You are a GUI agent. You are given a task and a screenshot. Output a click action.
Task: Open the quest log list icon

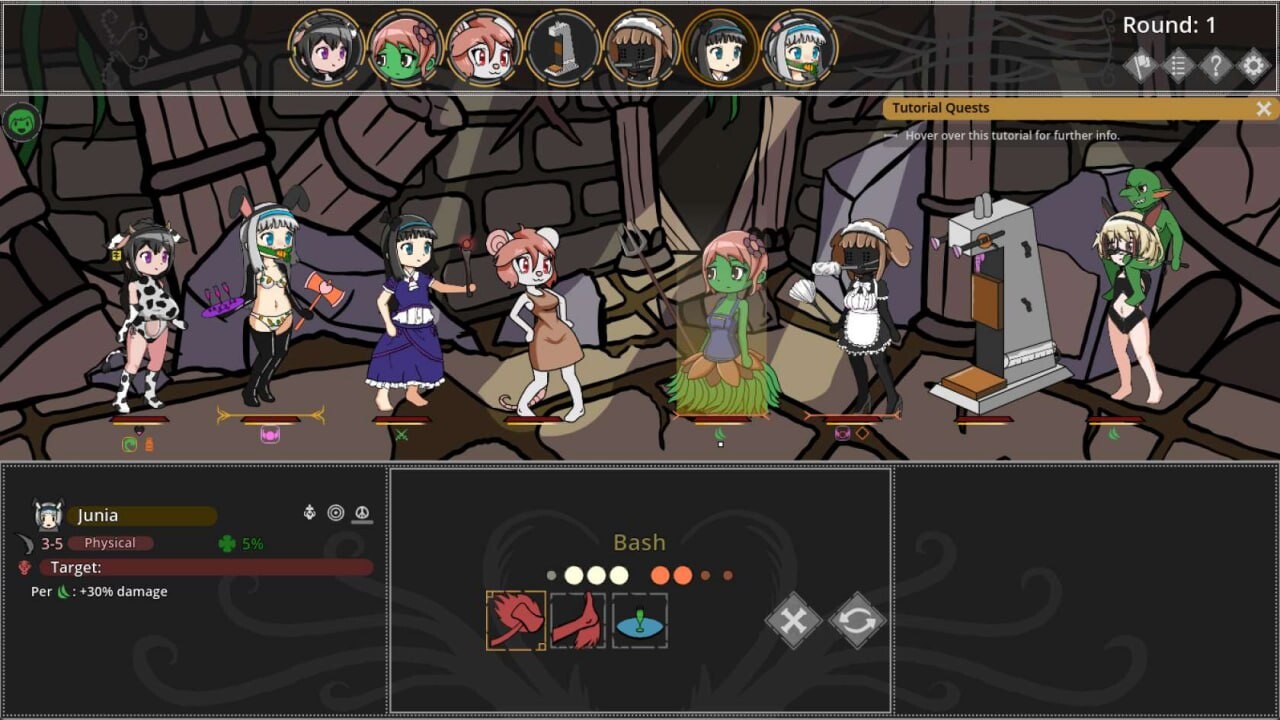tap(1177, 66)
